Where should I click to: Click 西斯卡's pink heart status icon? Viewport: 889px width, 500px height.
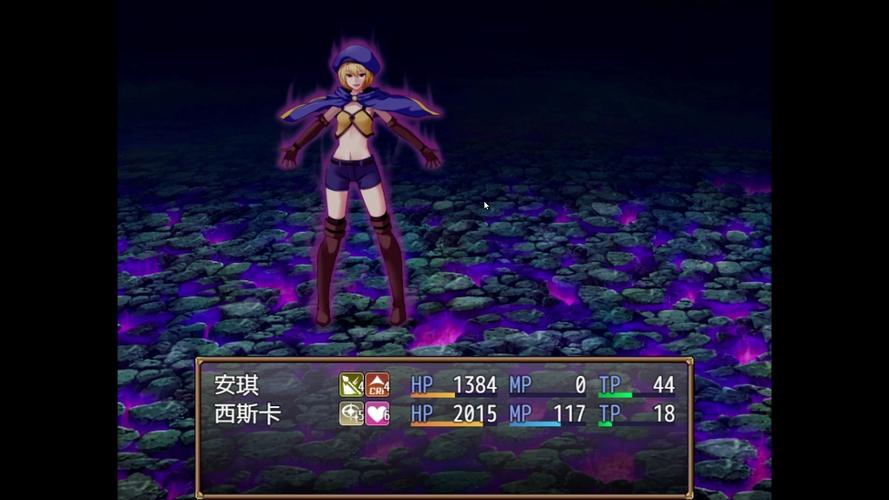coord(377,414)
